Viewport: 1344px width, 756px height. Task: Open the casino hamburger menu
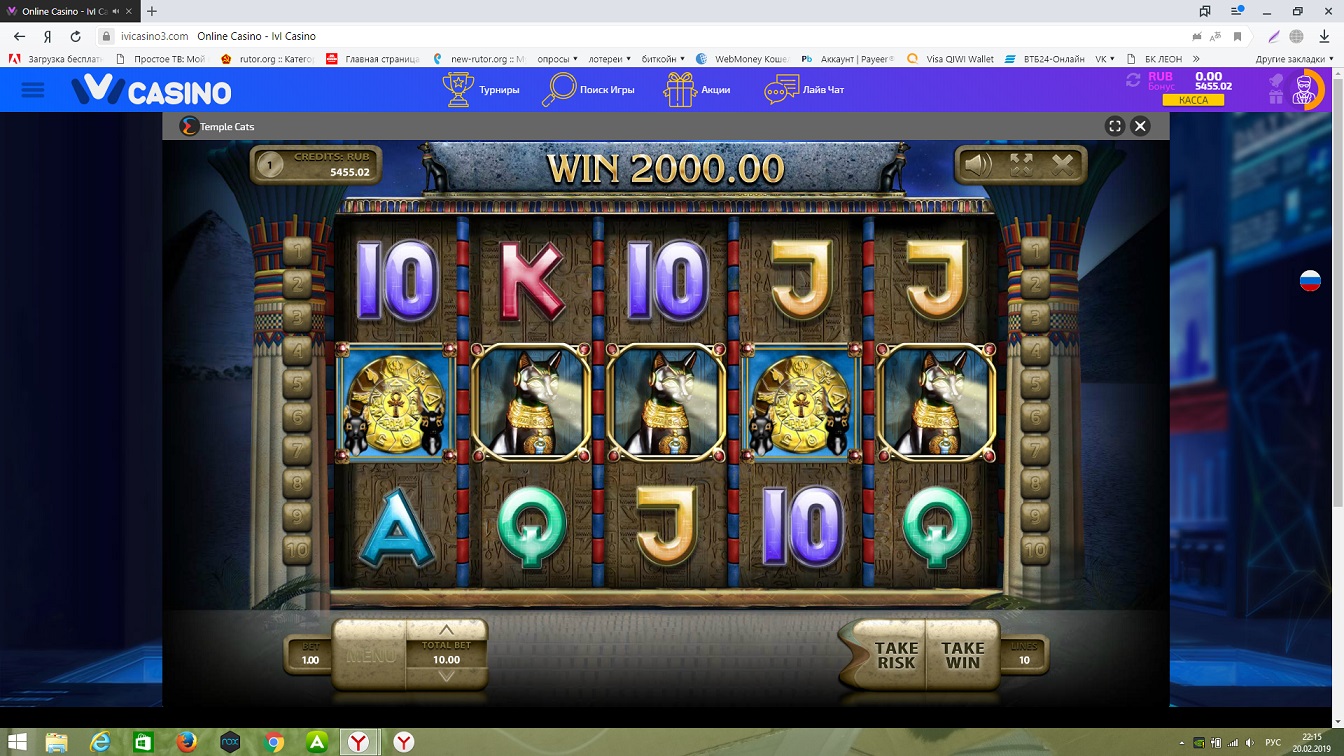coord(33,90)
